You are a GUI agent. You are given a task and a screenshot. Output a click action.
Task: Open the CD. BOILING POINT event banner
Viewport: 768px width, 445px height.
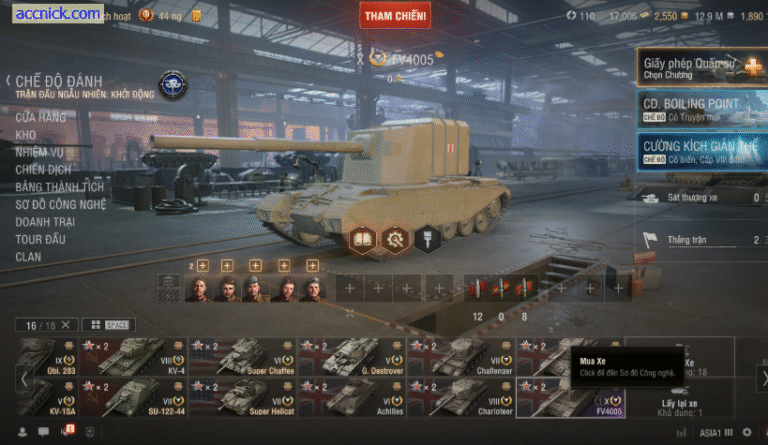702,109
